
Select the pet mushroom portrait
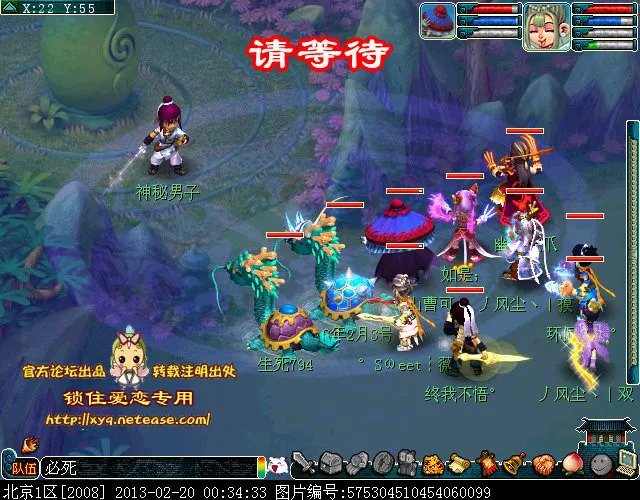click(x=437, y=20)
